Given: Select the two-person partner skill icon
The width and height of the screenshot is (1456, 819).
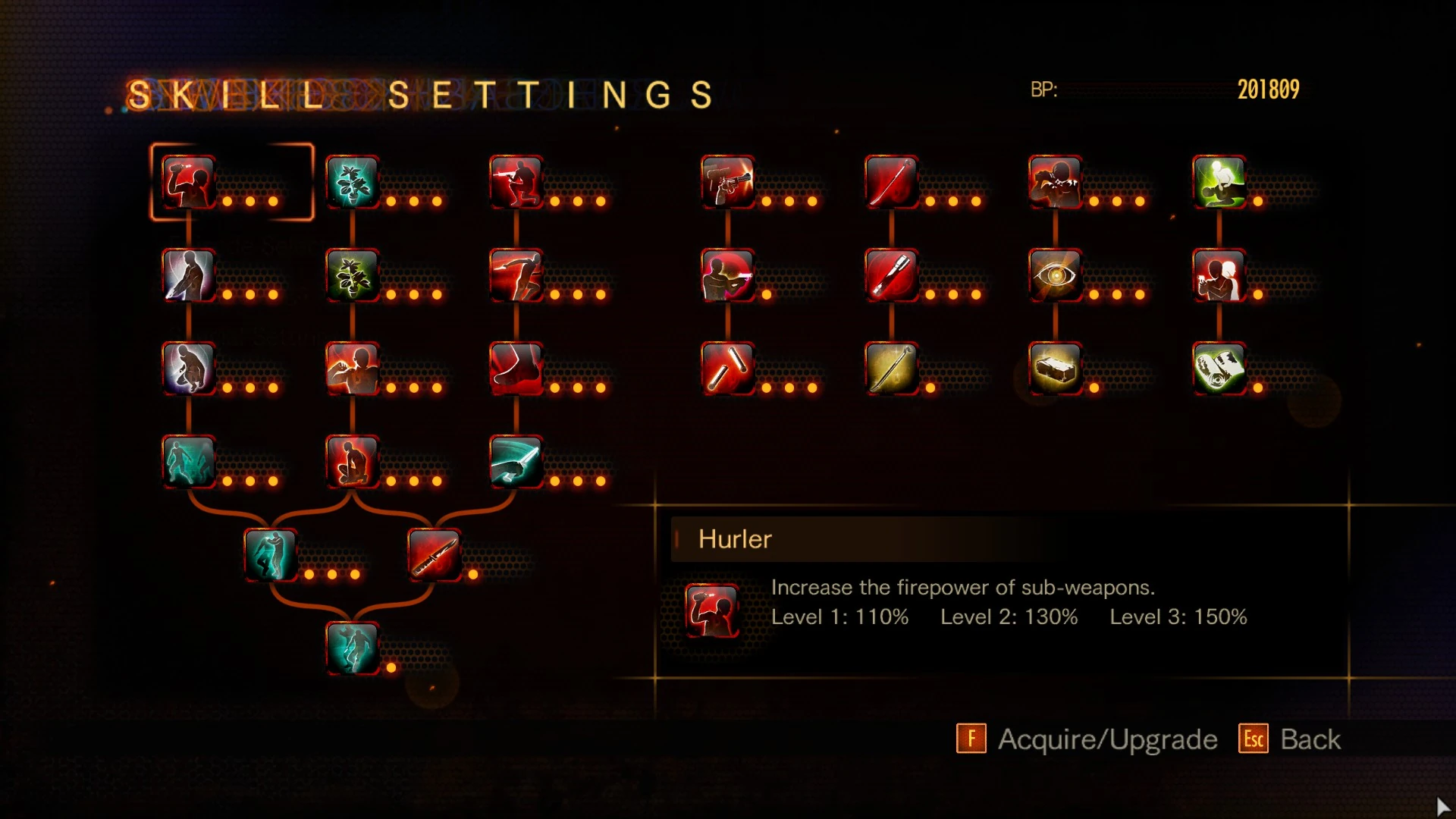Looking at the screenshot, I should [1219, 275].
